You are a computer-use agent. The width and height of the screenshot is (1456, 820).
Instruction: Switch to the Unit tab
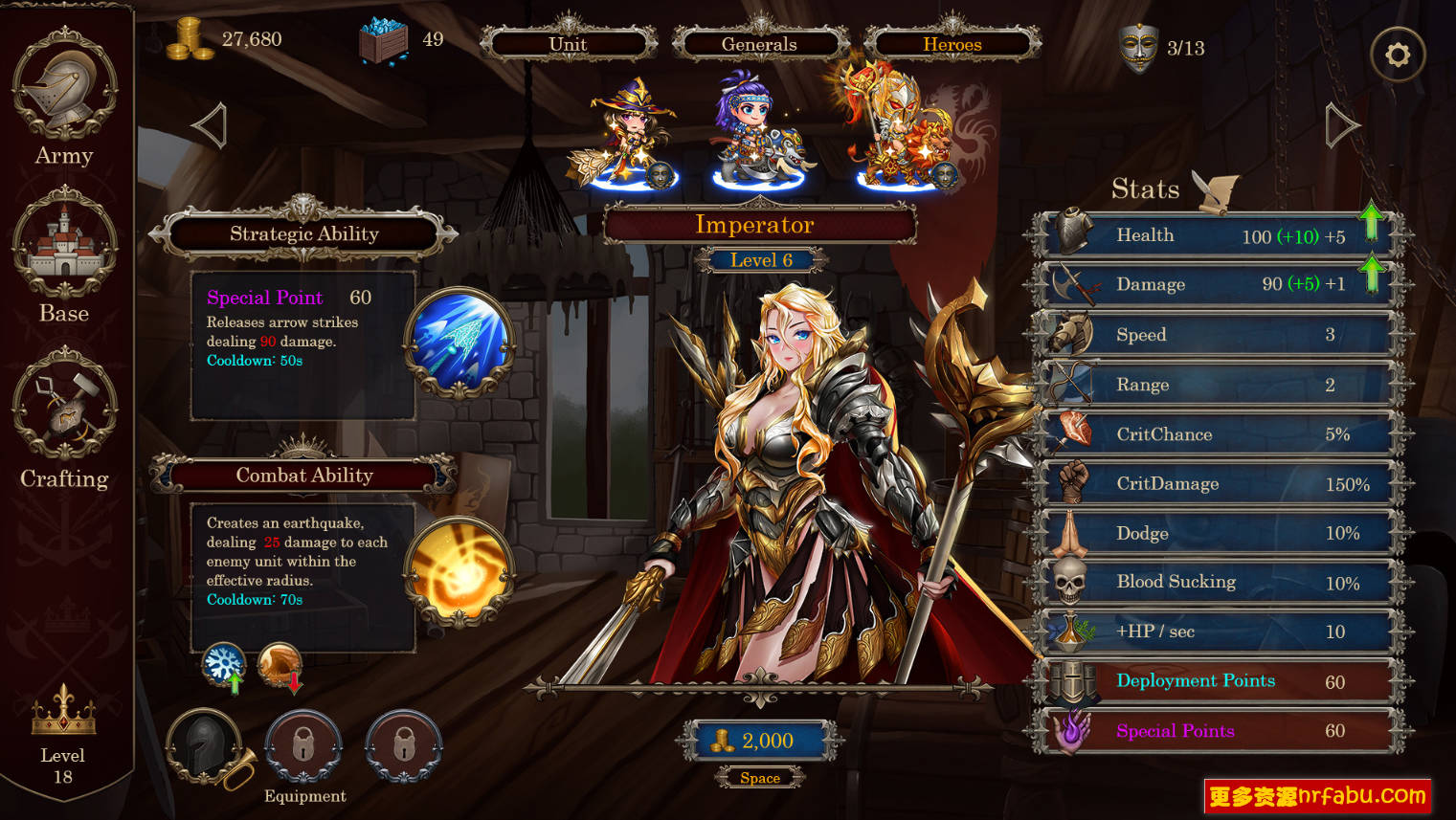(568, 44)
